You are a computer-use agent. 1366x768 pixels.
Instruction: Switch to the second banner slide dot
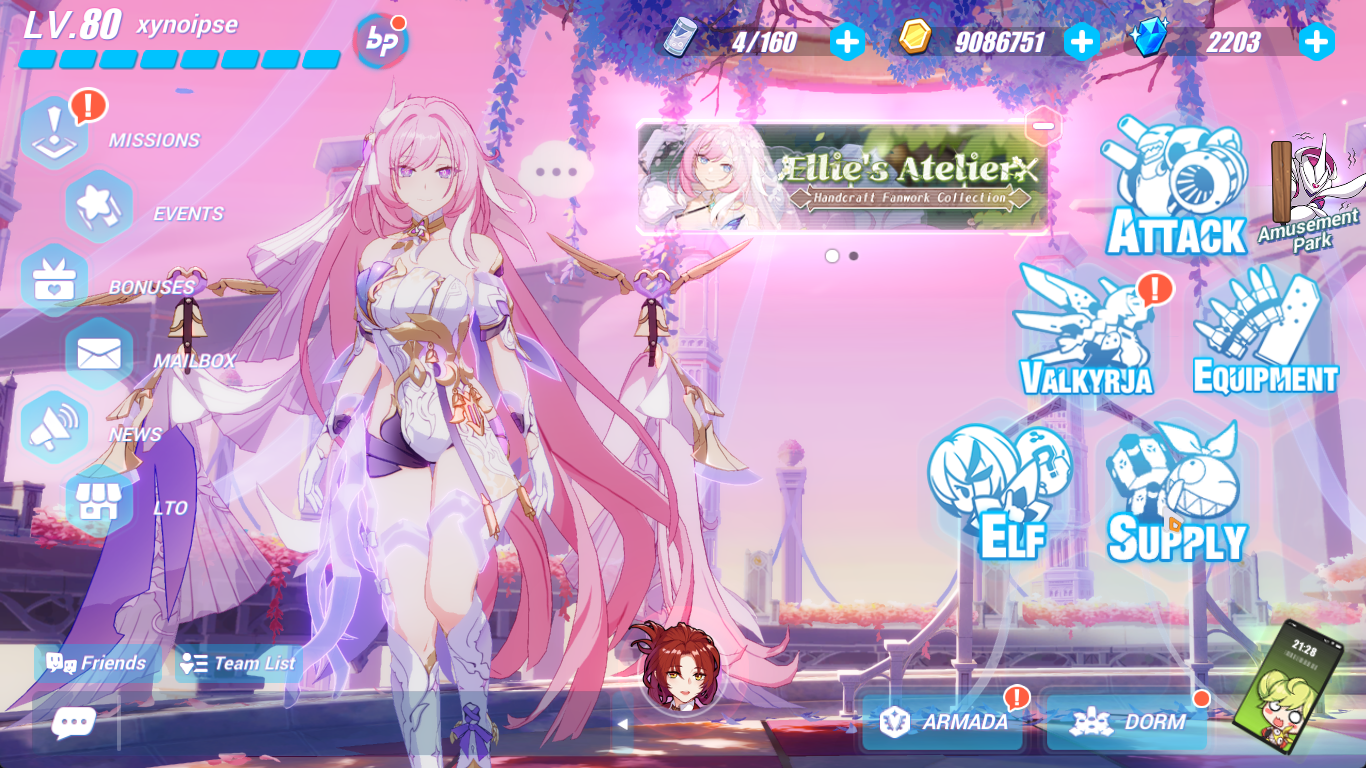[855, 255]
